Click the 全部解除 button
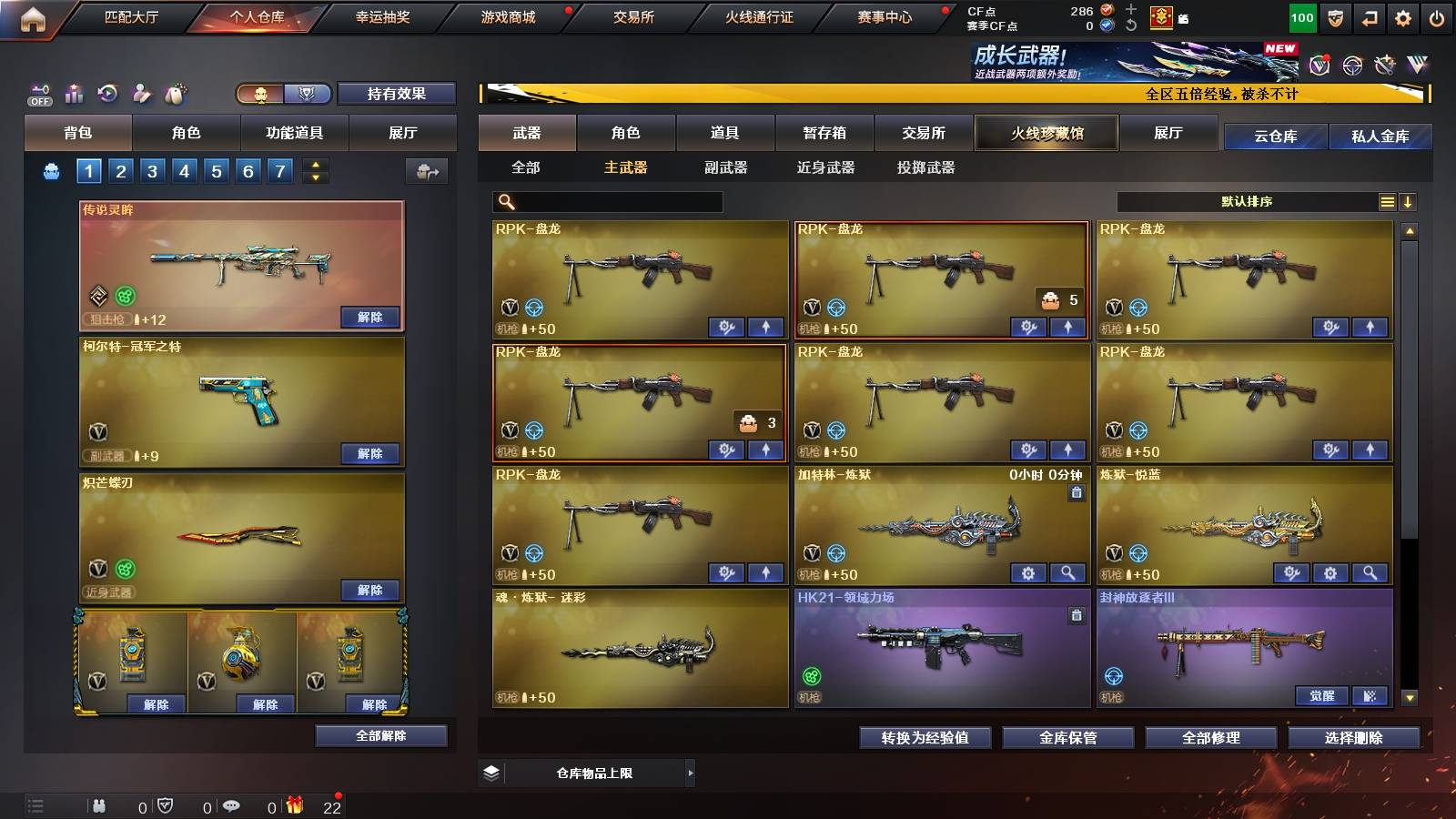This screenshot has width=1456, height=819. (x=381, y=734)
